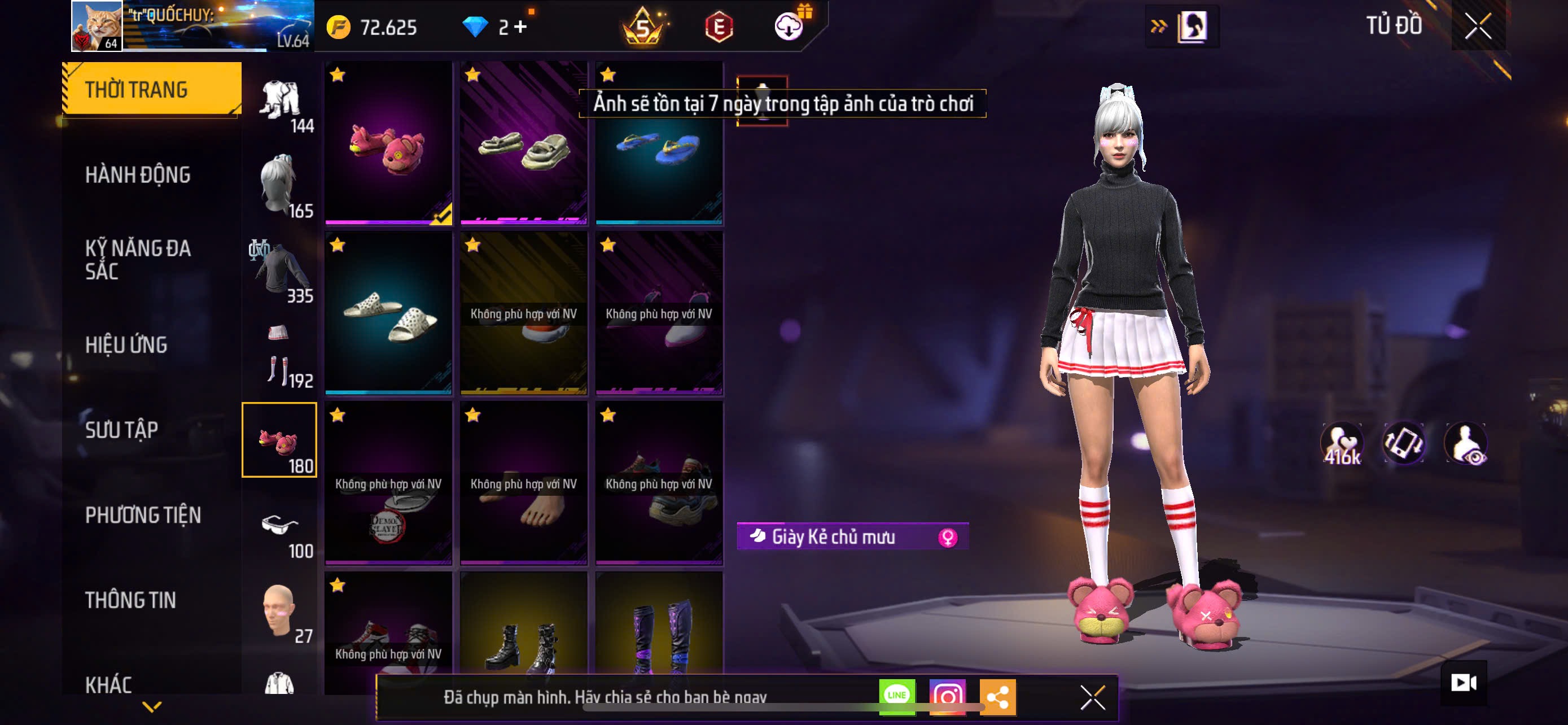
Task: Share screenshot via LINE
Action: (x=897, y=696)
